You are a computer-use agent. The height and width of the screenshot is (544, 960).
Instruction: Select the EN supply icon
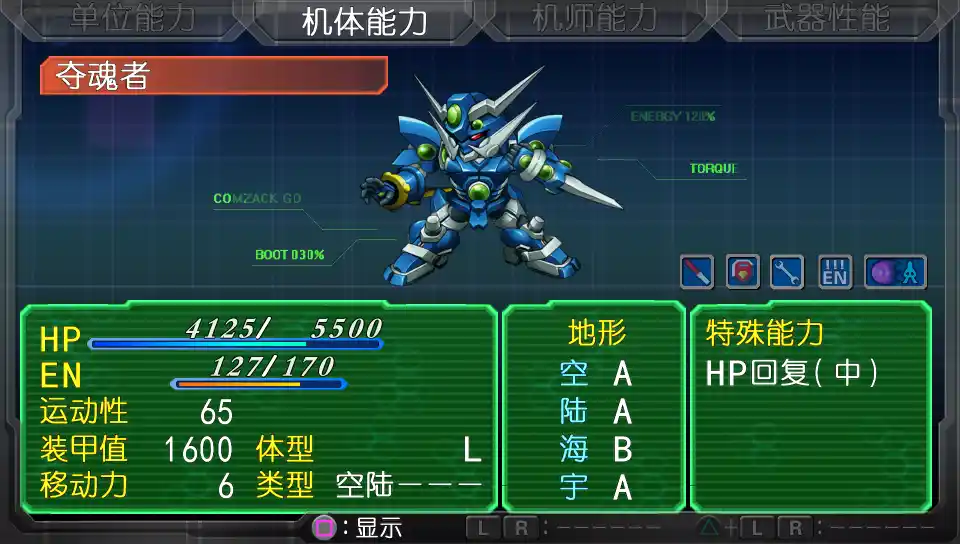tap(835, 271)
